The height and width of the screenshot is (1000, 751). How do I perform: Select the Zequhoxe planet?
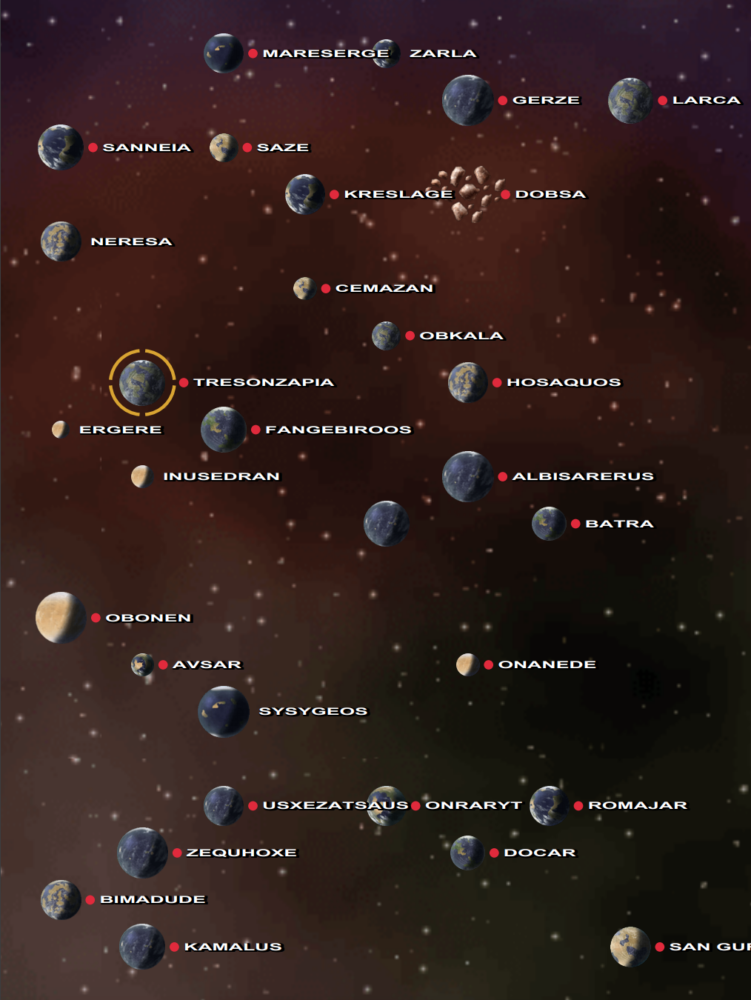[x=142, y=852]
